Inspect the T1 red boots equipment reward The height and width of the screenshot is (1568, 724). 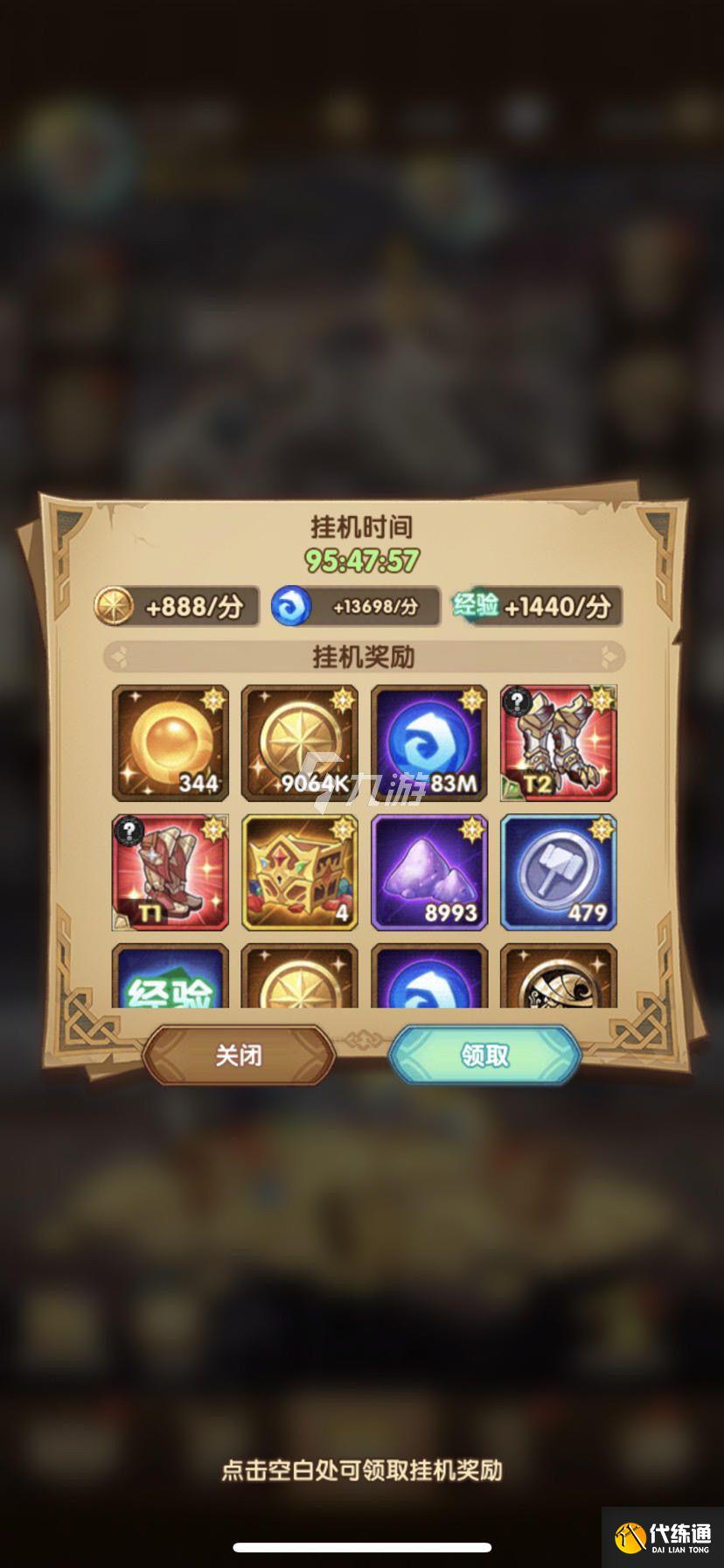pos(171,872)
